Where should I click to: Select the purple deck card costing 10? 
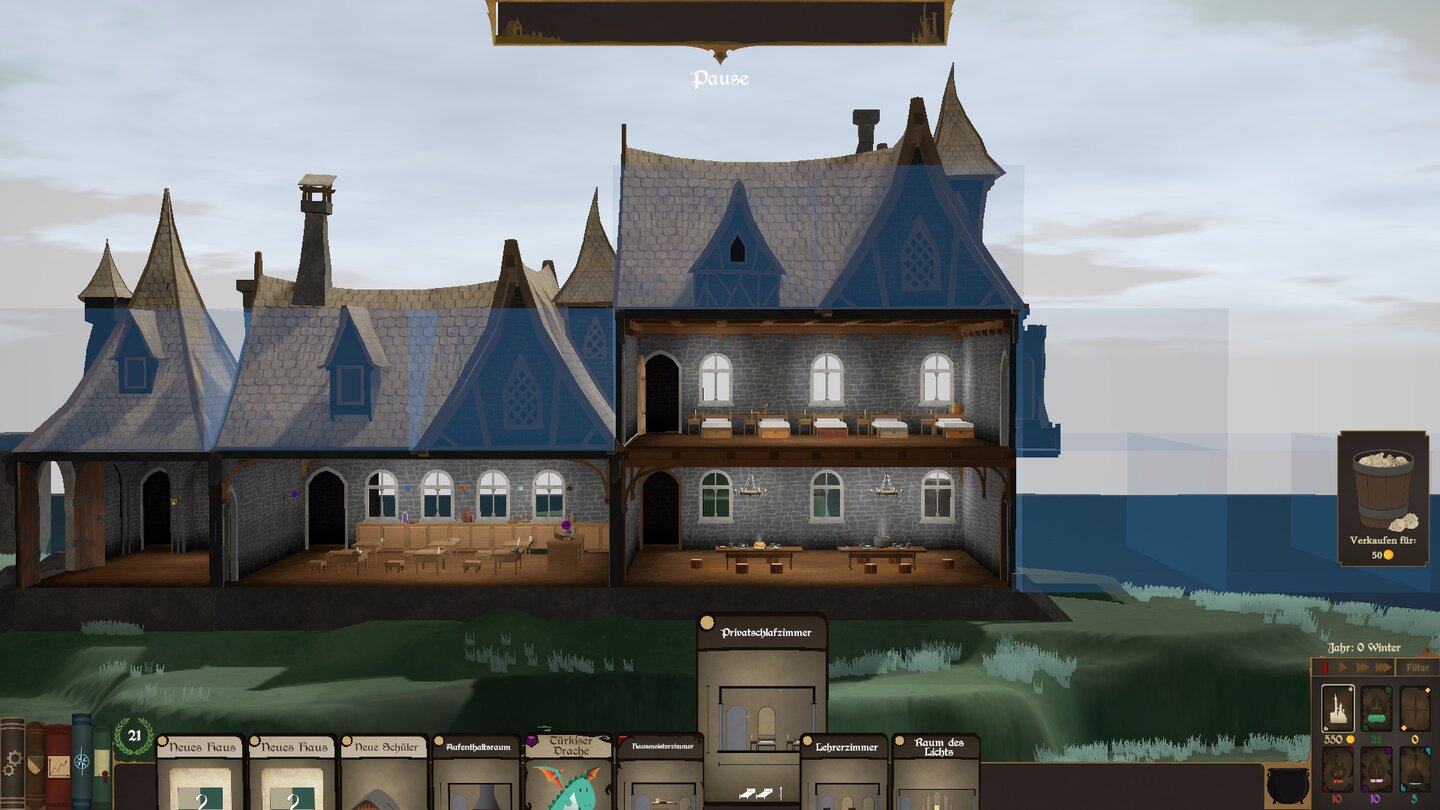pyautogui.click(x=1375, y=769)
